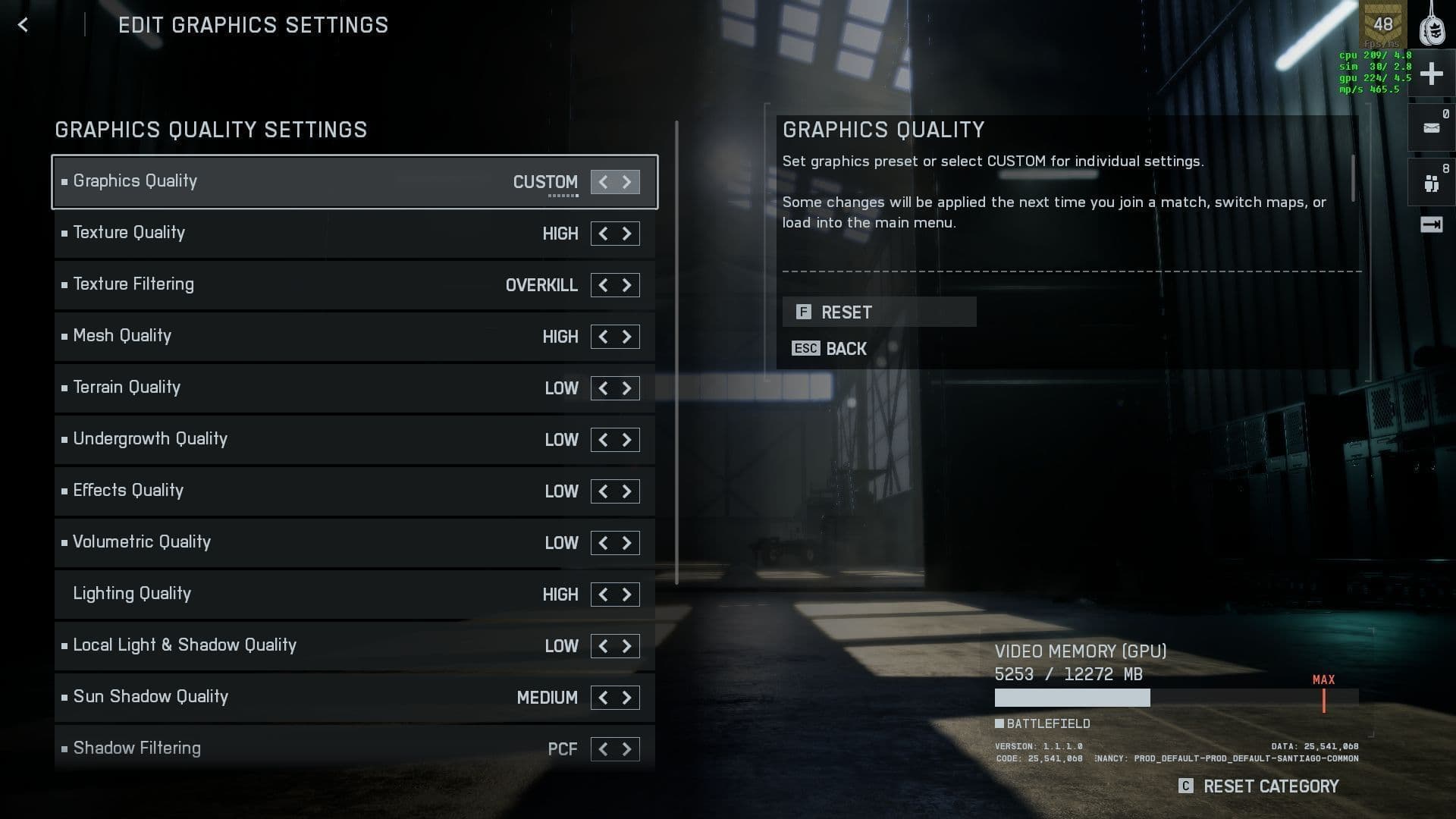Select the Shadow Filtering setting row
The width and height of the screenshot is (1456, 819).
(x=303, y=748)
